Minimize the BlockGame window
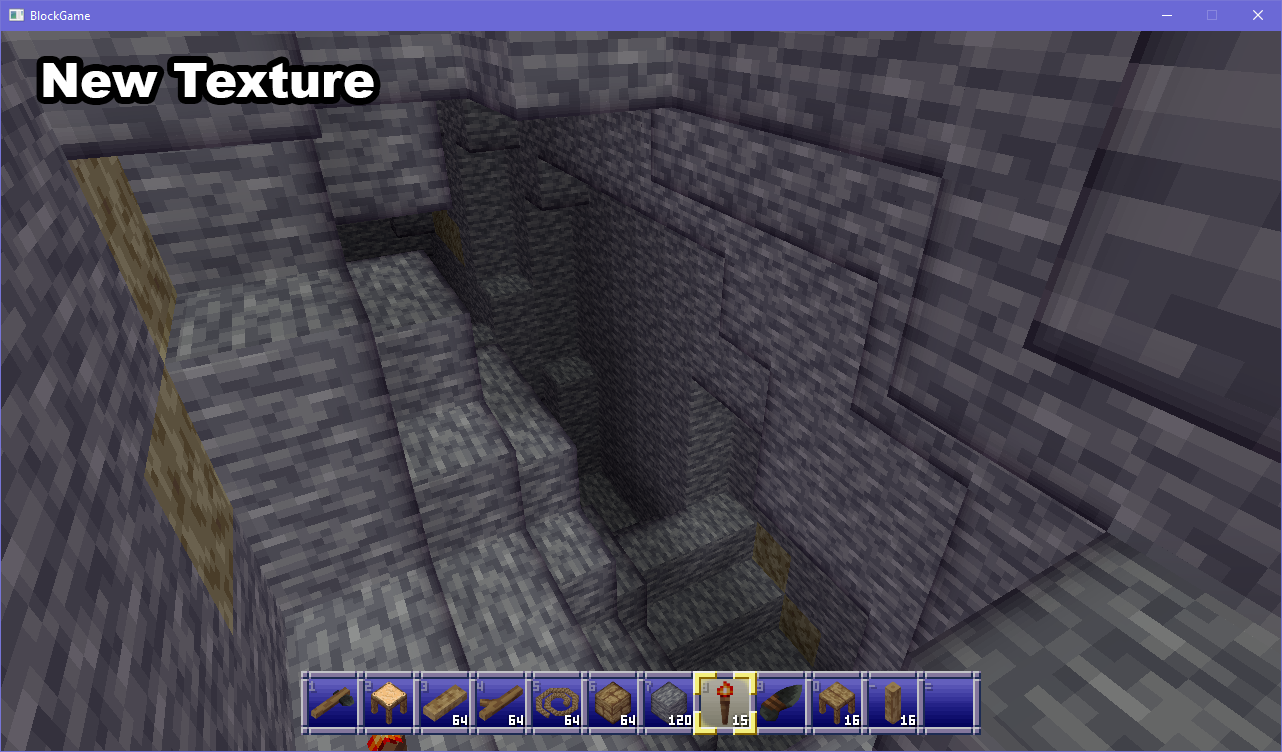The width and height of the screenshot is (1282, 752). point(1167,15)
